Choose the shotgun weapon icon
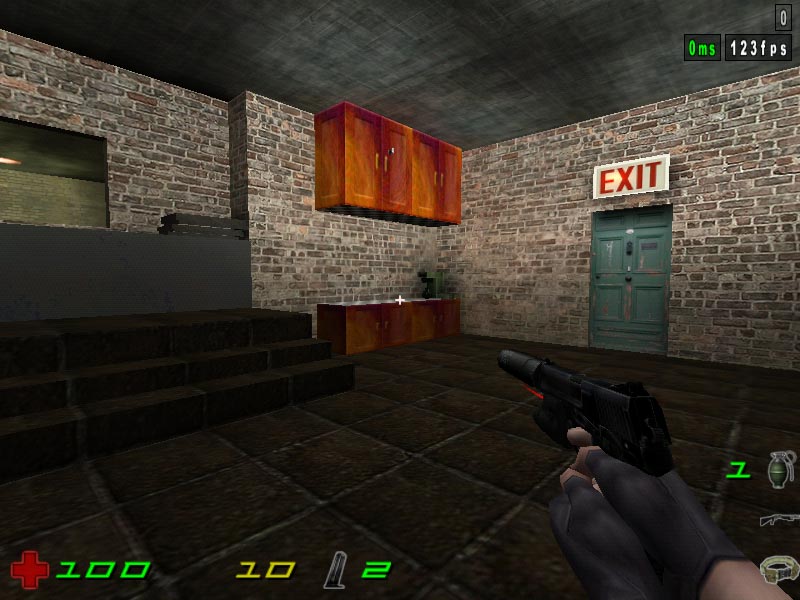Image resolution: width=800 pixels, height=600 pixels. [780, 519]
